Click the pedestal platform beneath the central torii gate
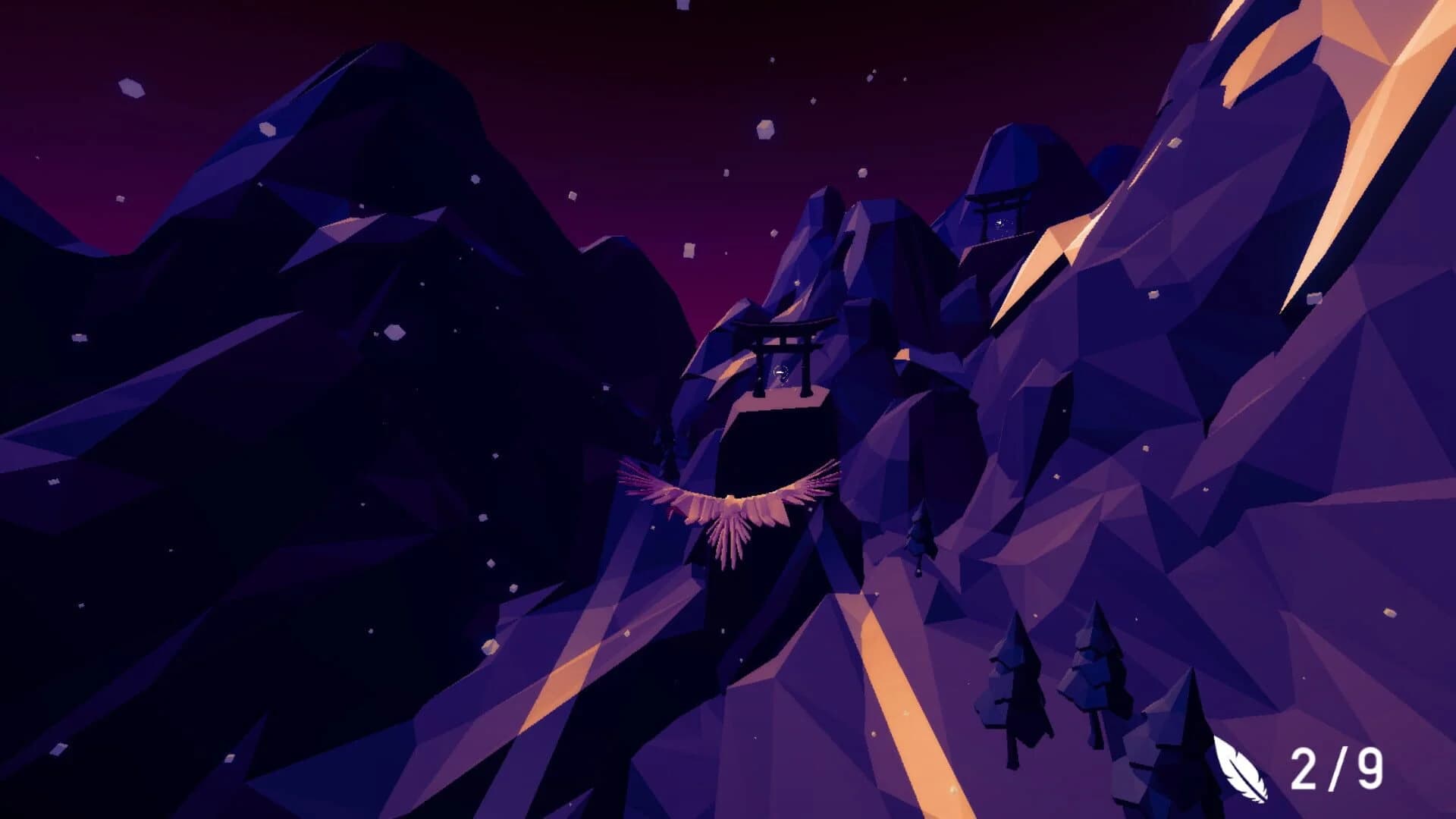This screenshot has height=819, width=1456. (780, 402)
